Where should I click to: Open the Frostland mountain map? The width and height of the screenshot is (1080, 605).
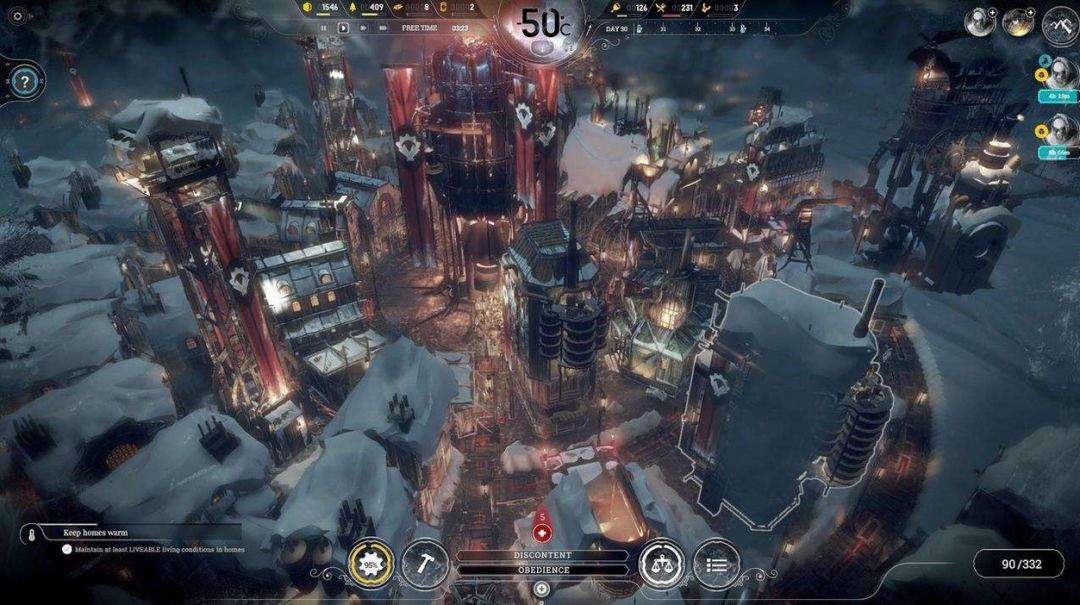[x=1059, y=24]
